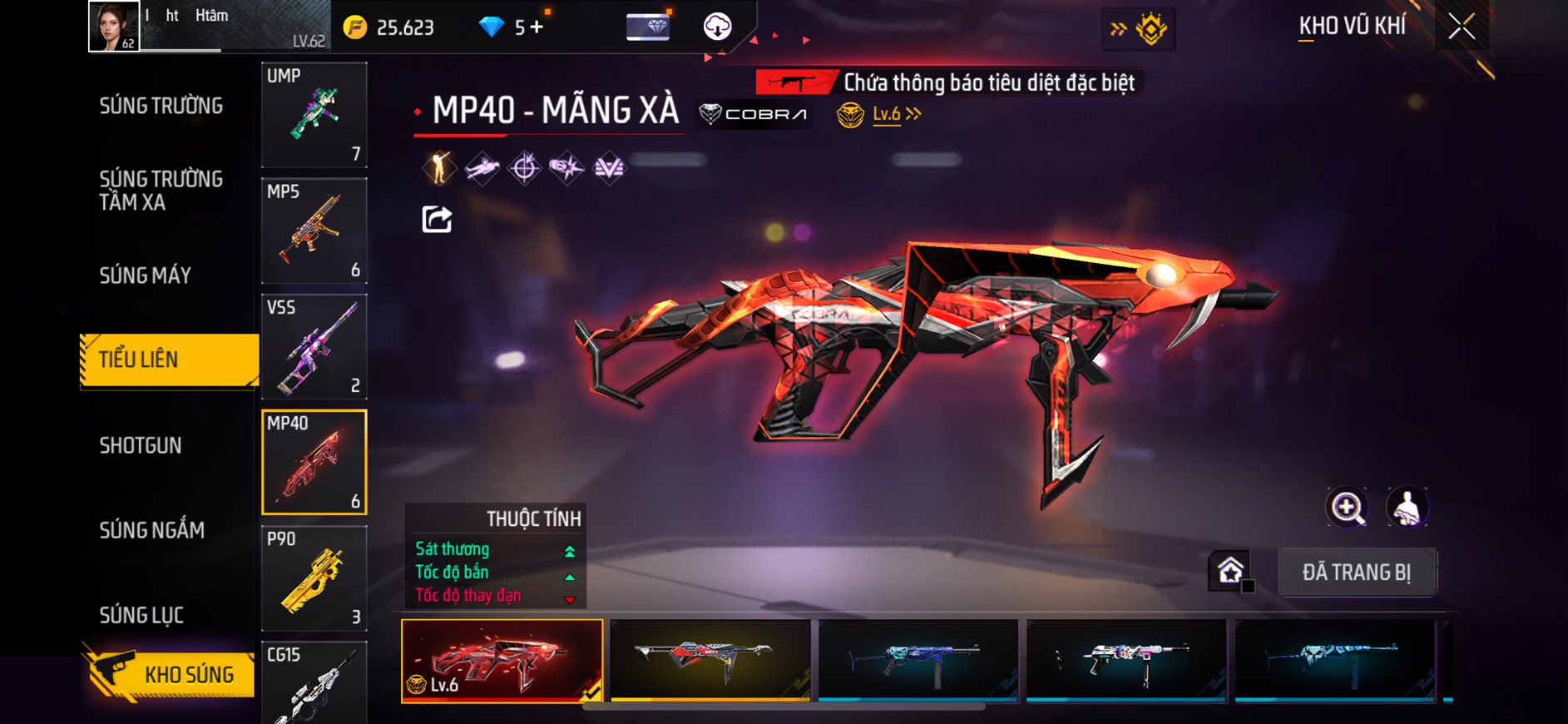Select the MP5 weapon slot
1568x724 pixels.
[x=314, y=231]
